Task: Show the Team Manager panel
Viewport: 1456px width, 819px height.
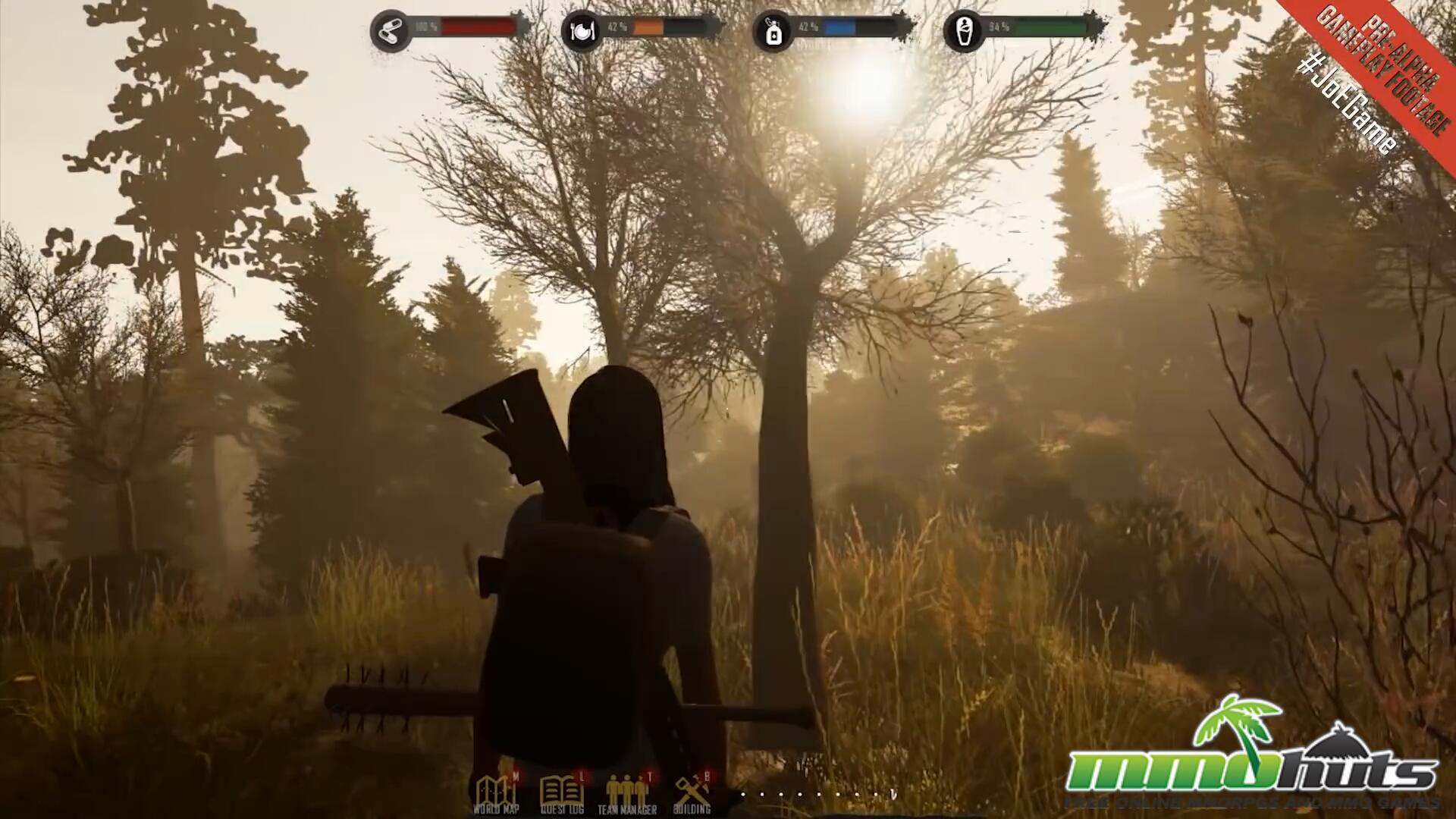Action: pyautogui.click(x=627, y=793)
